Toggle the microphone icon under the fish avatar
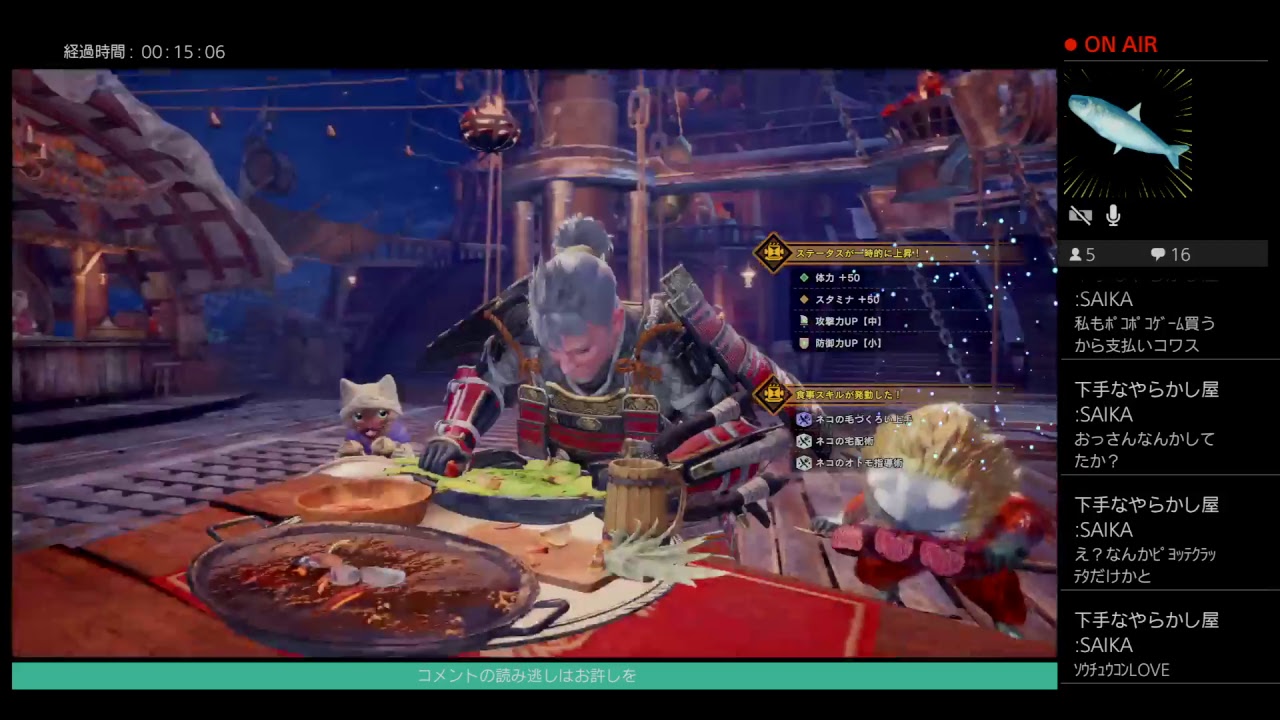Image resolution: width=1280 pixels, height=720 pixels. click(x=1113, y=215)
